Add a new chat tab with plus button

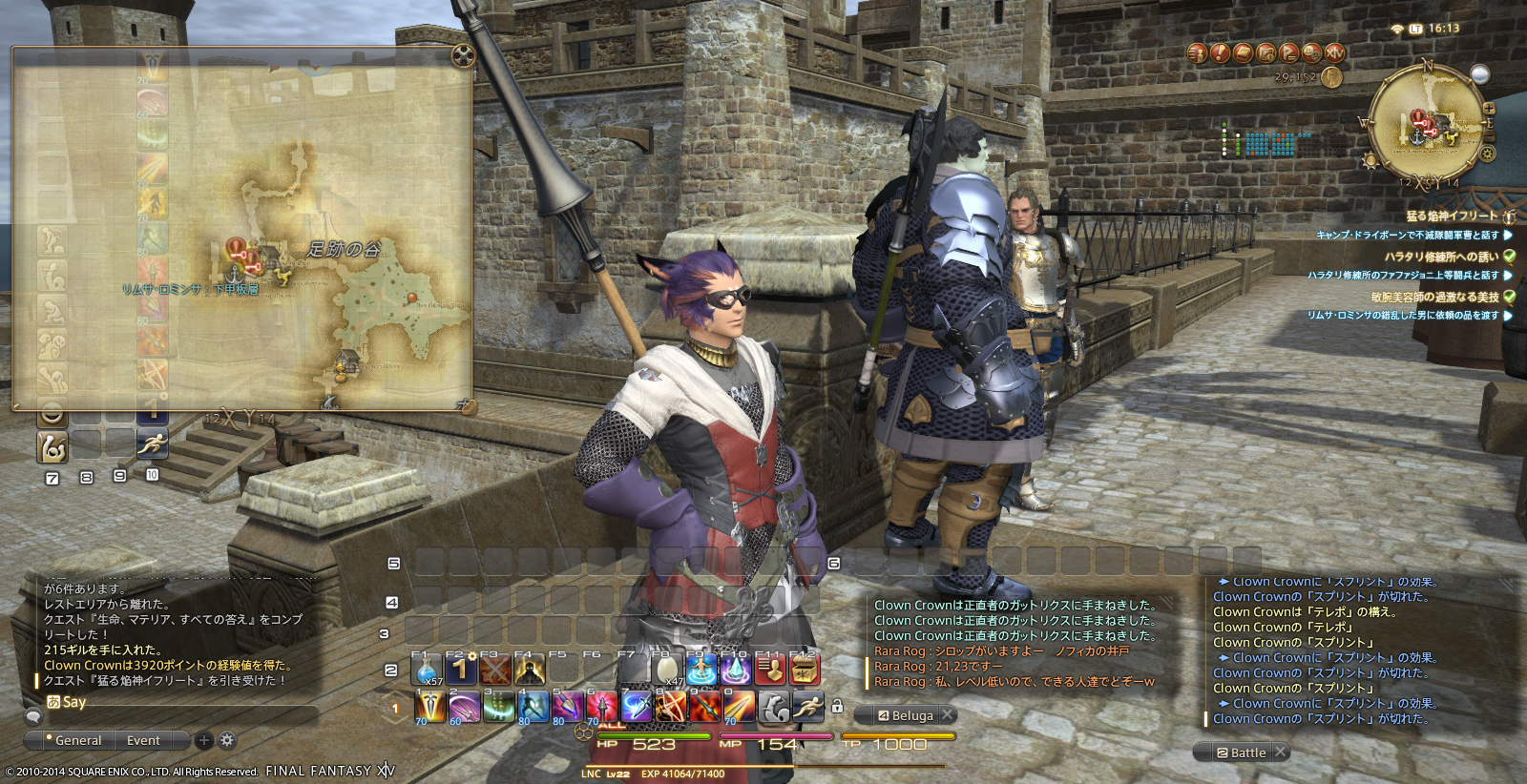point(203,740)
